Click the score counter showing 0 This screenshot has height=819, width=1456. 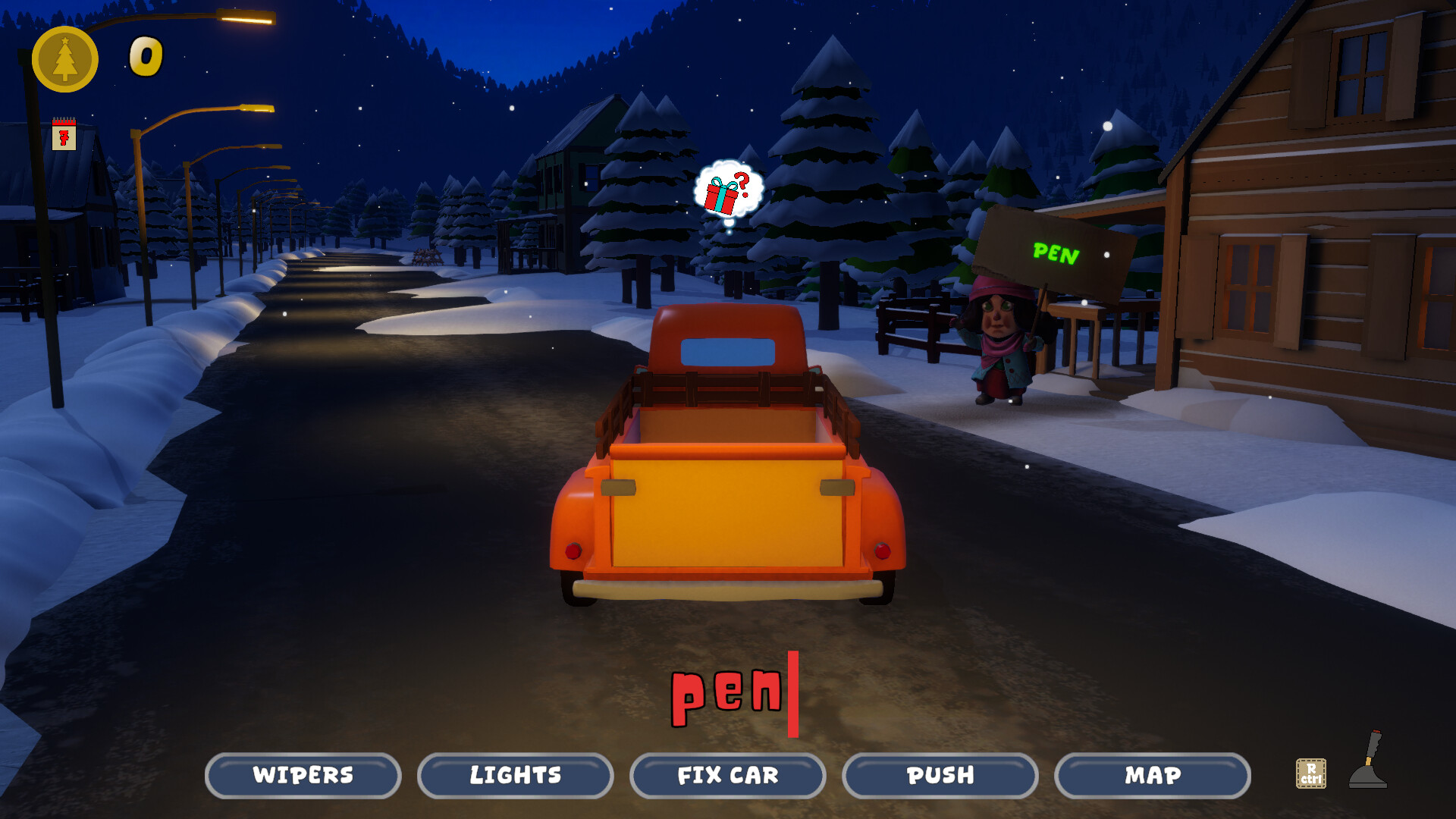pos(144,55)
